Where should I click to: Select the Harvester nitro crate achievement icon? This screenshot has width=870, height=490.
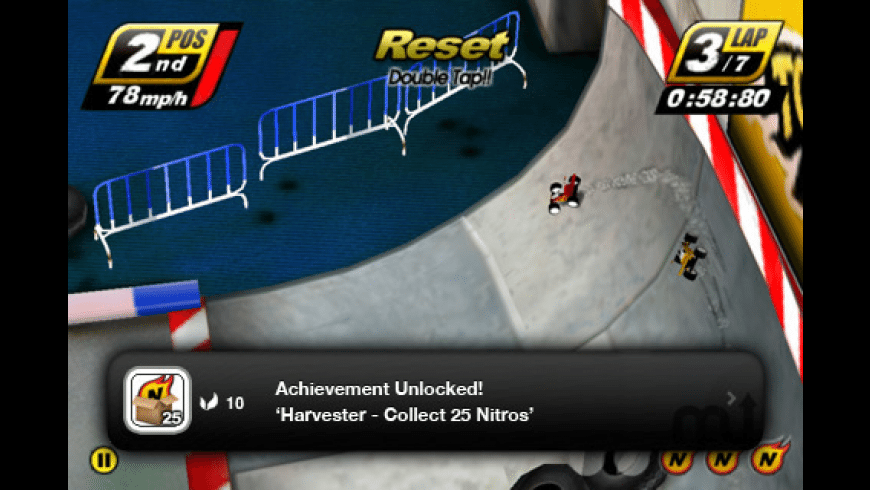[157, 401]
